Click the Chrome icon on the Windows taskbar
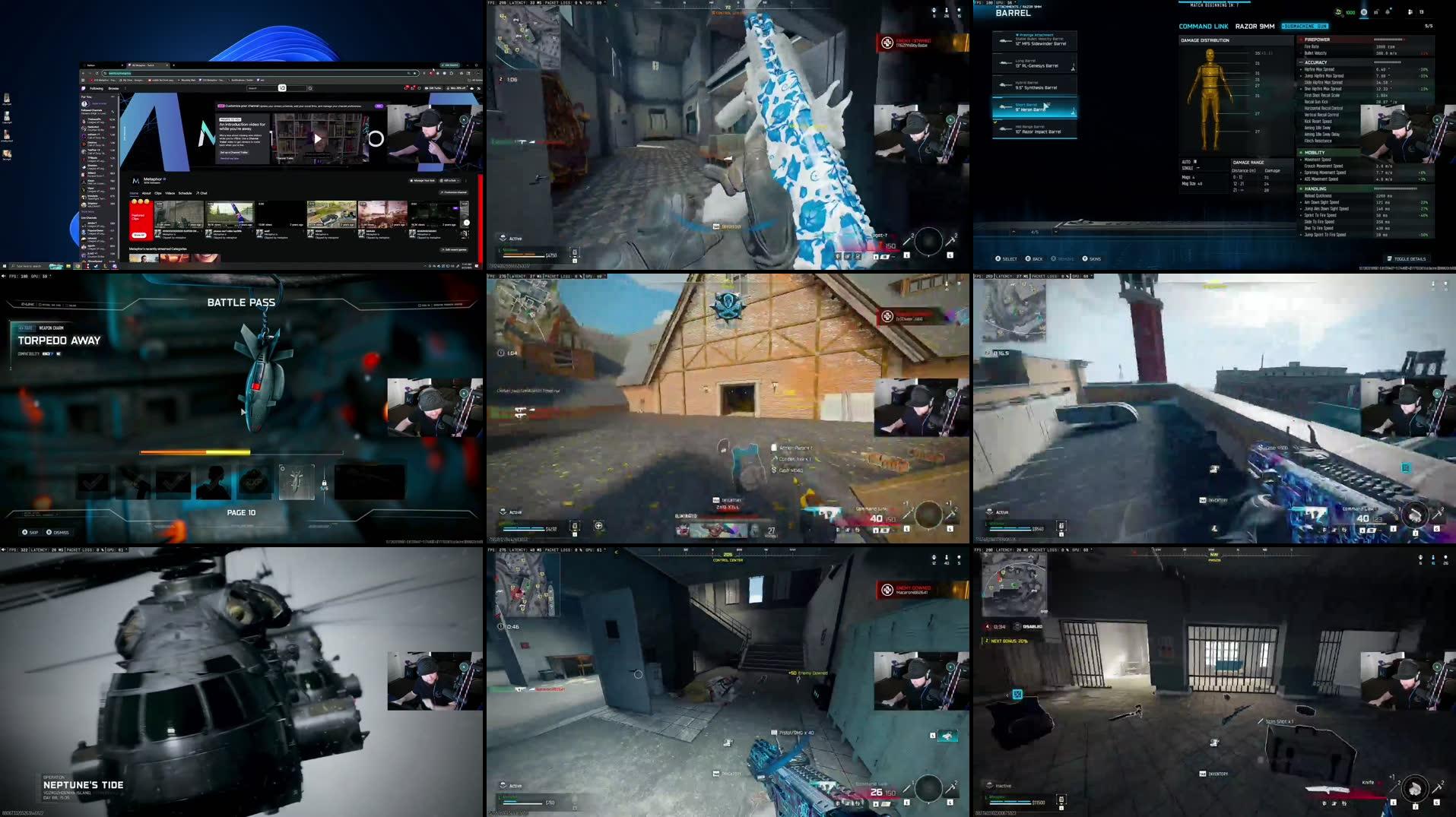This screenshot has height=817, width=1456. pos(78,267)
